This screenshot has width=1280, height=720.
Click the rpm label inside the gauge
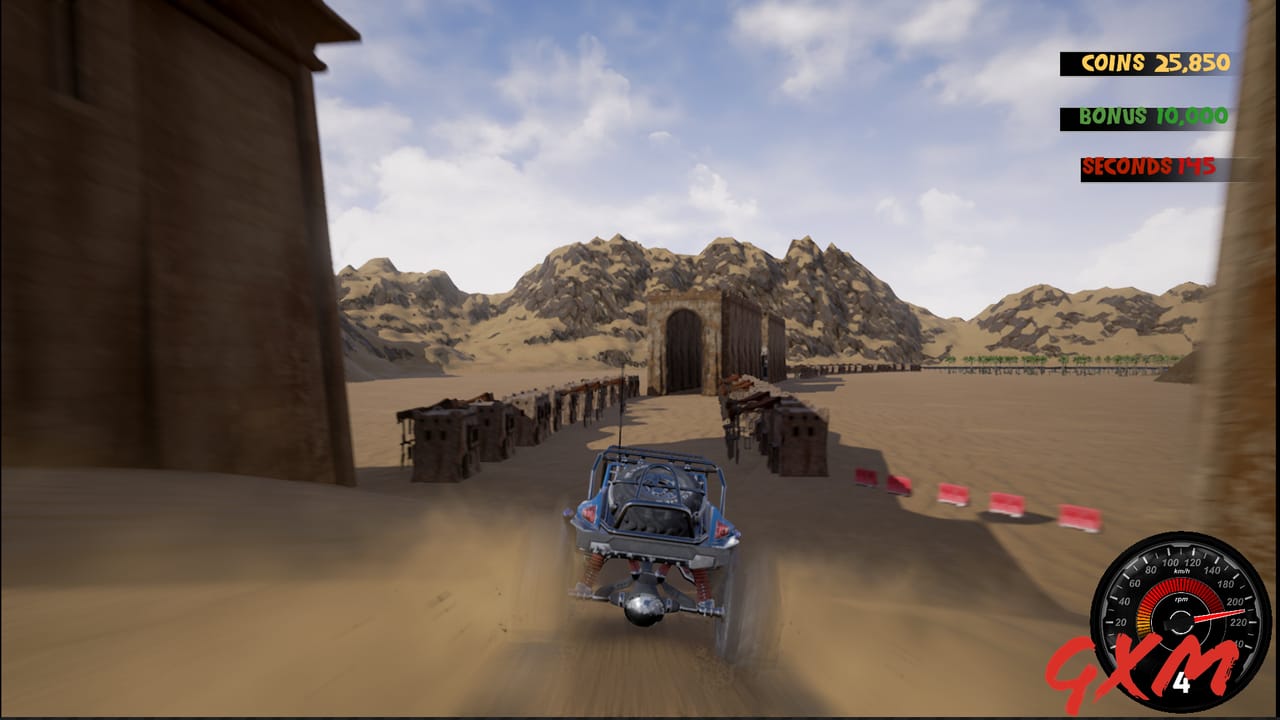(1182, 600)
